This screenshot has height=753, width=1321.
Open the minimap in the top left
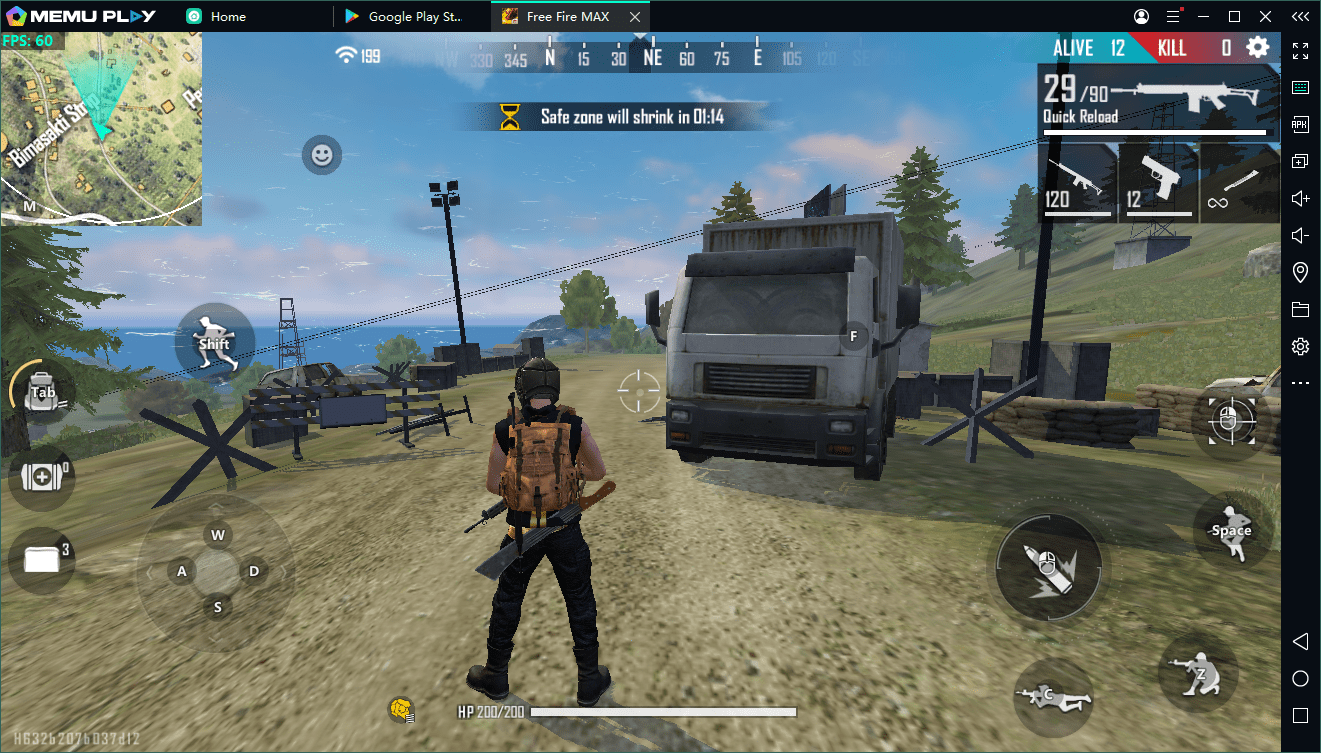[100, 127]
